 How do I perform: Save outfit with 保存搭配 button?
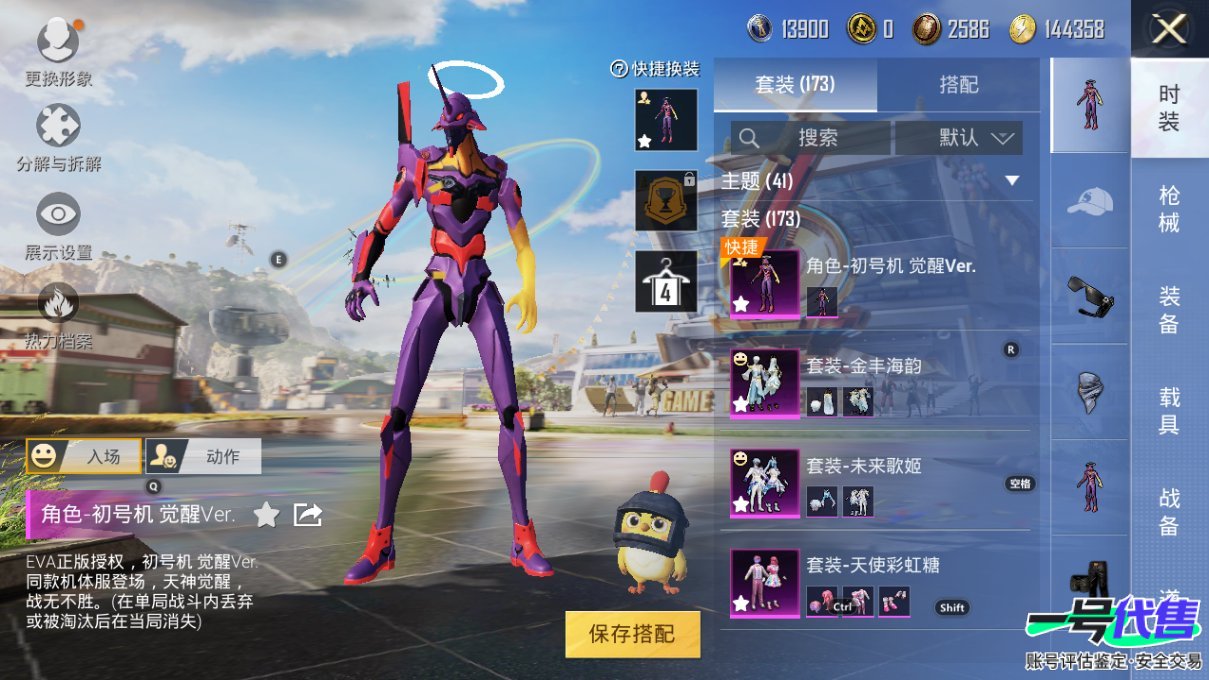click(632, 634)
